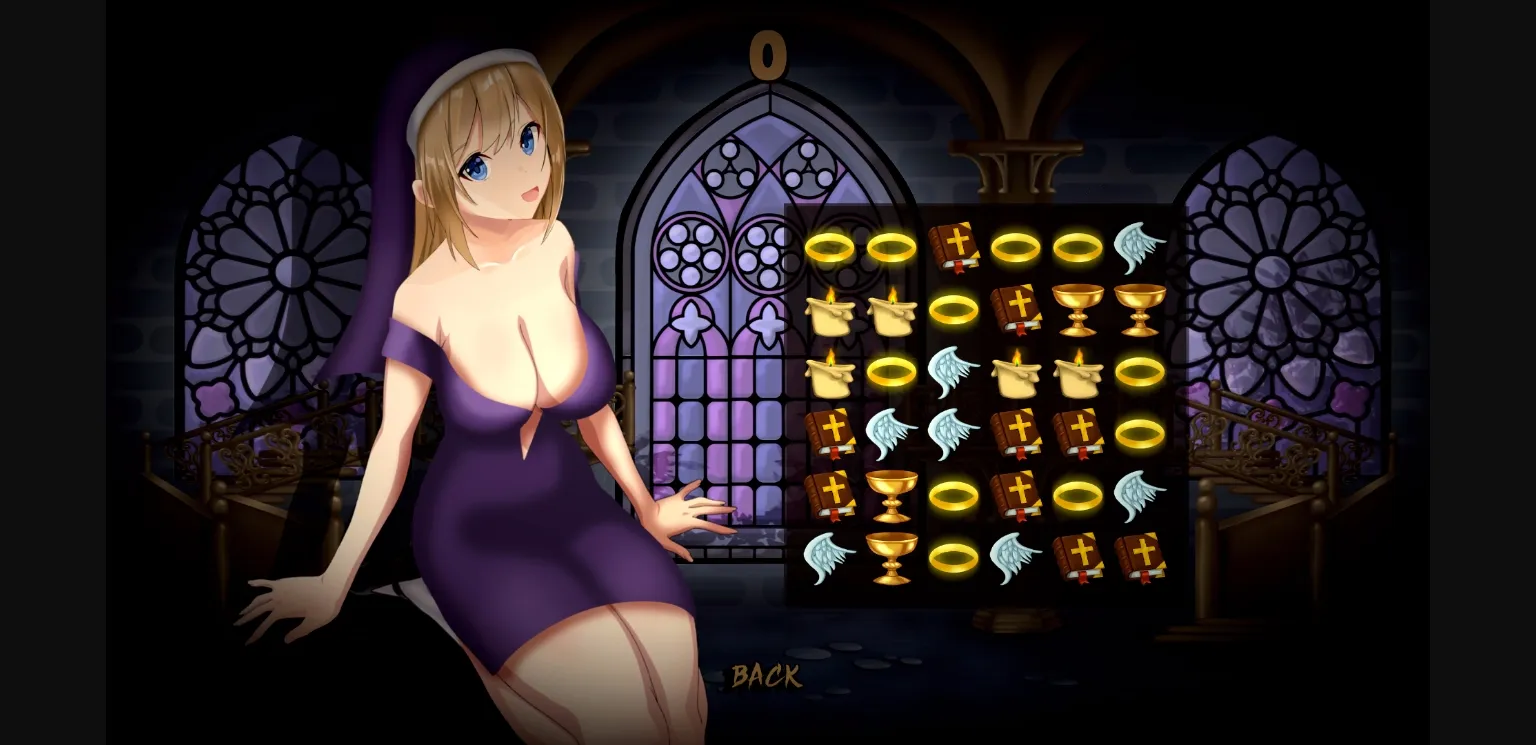Select the halo ring between the two candles in row two
The width and height of the screenshot is (1536, 745).
pos(953,310)
